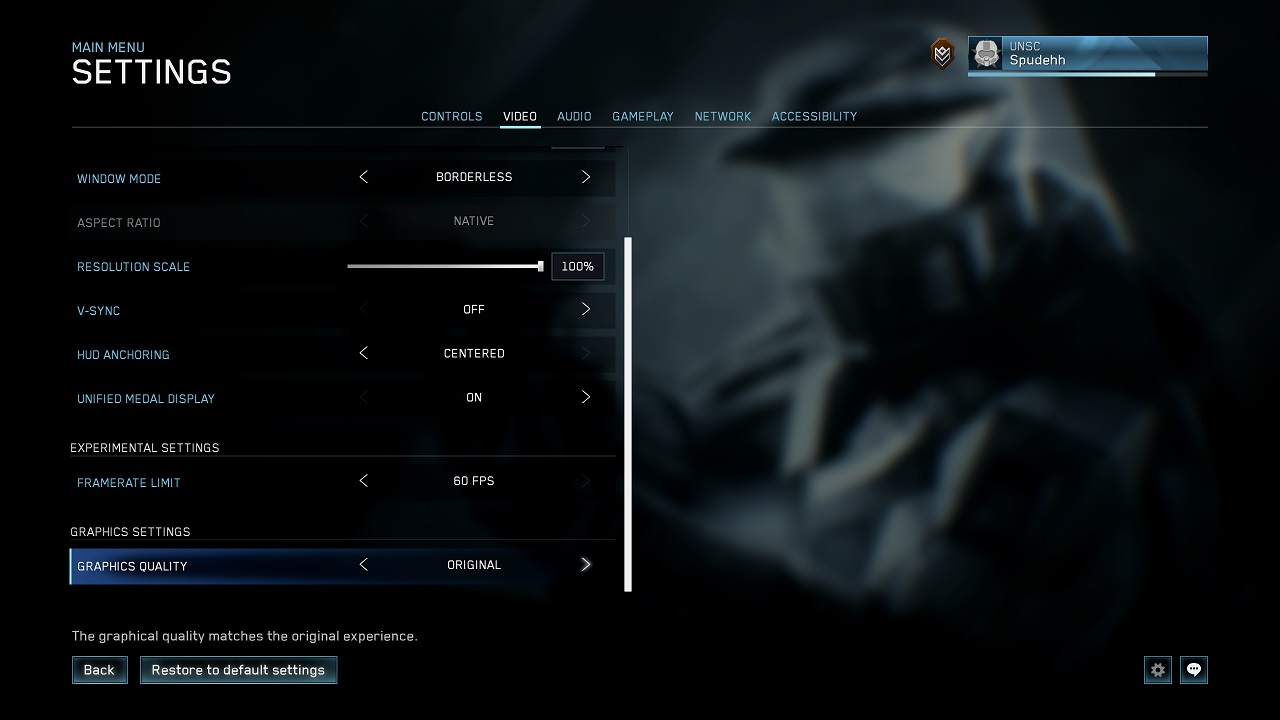Click the left arrow on Window Mode
1280x720 pixels.
tap(363, 177)
